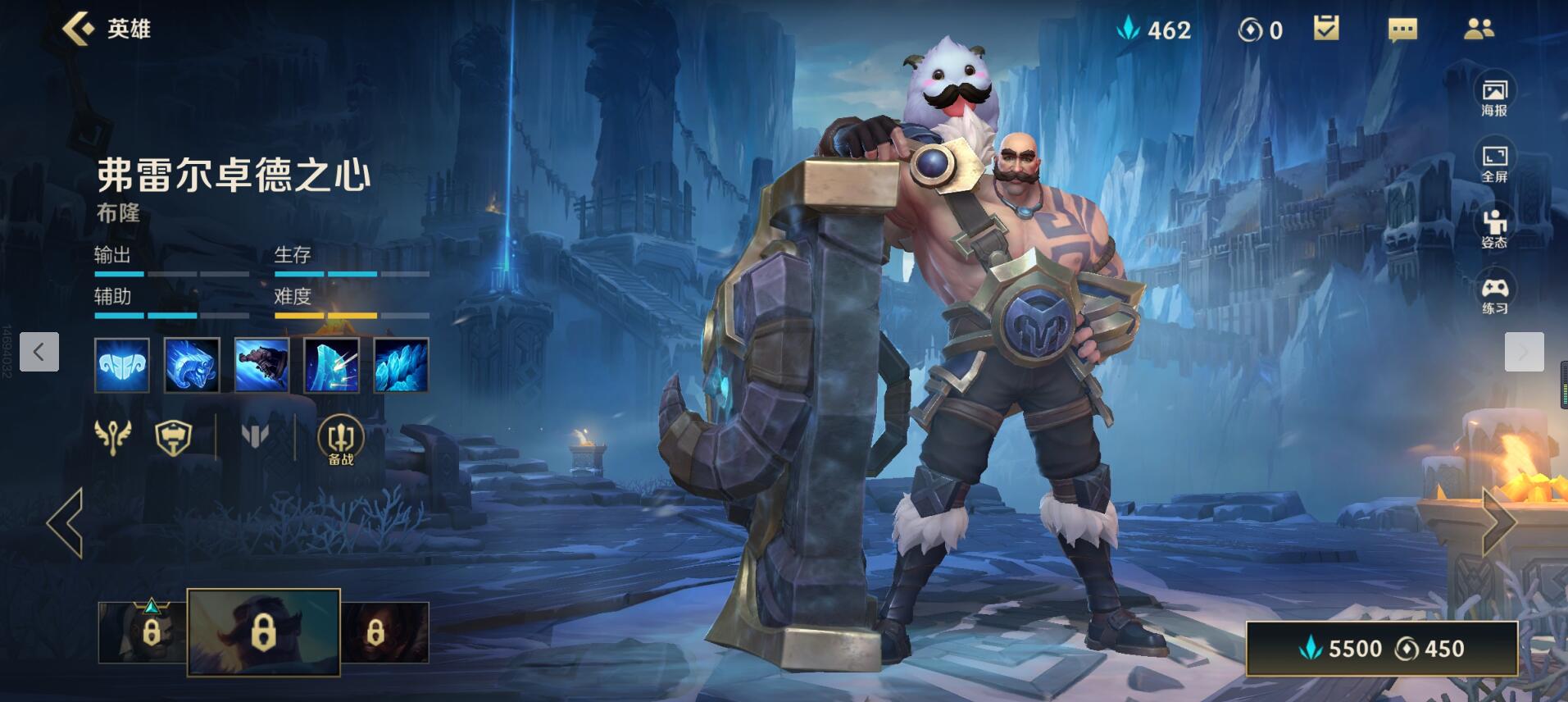1568x702 pixels.
Task: Start 练习 practice mode
Action: pos(1493,294)
